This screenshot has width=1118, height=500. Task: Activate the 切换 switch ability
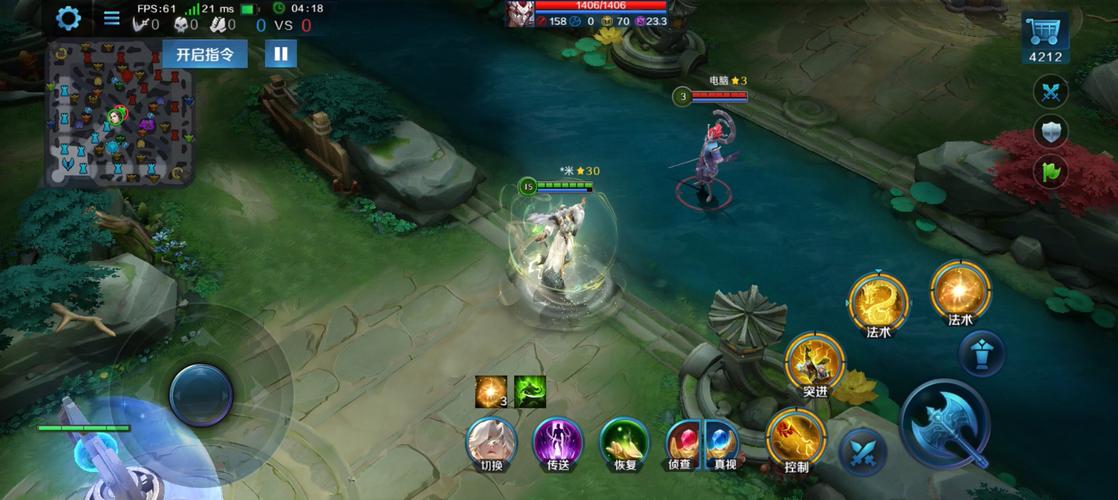(x=491, y=442)
